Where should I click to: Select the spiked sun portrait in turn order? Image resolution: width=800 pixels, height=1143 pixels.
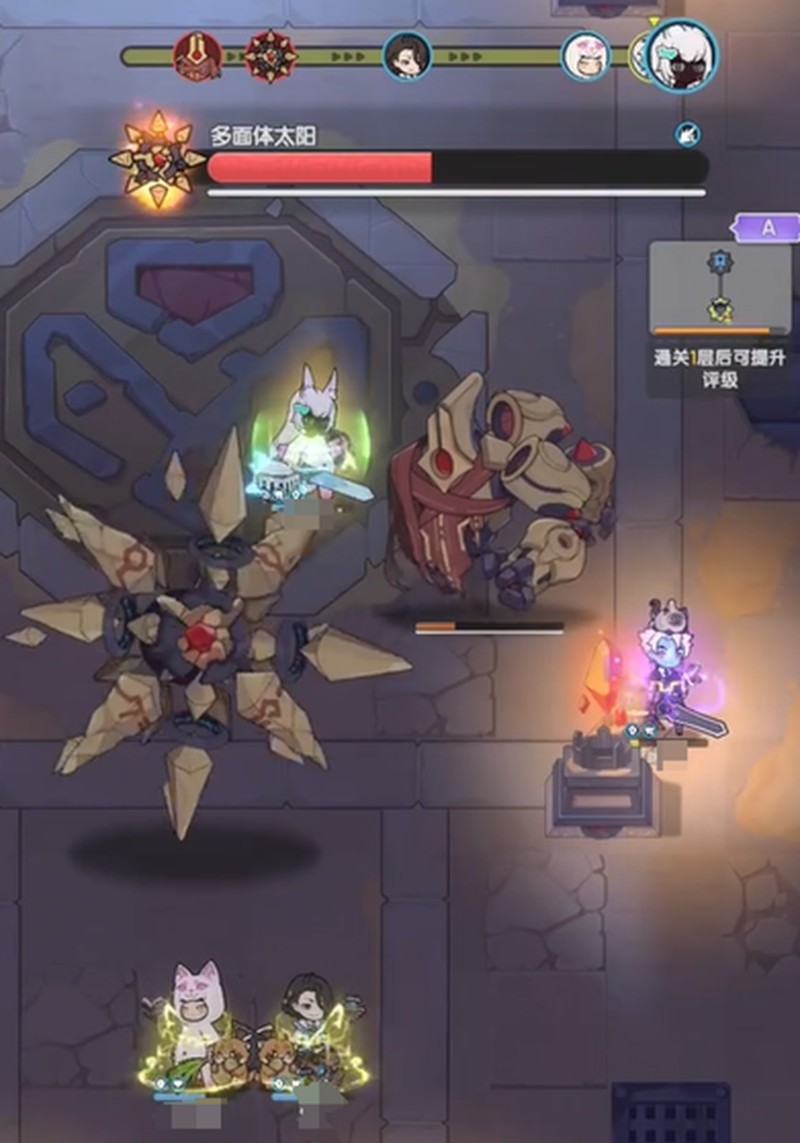(x=269, y=54)
